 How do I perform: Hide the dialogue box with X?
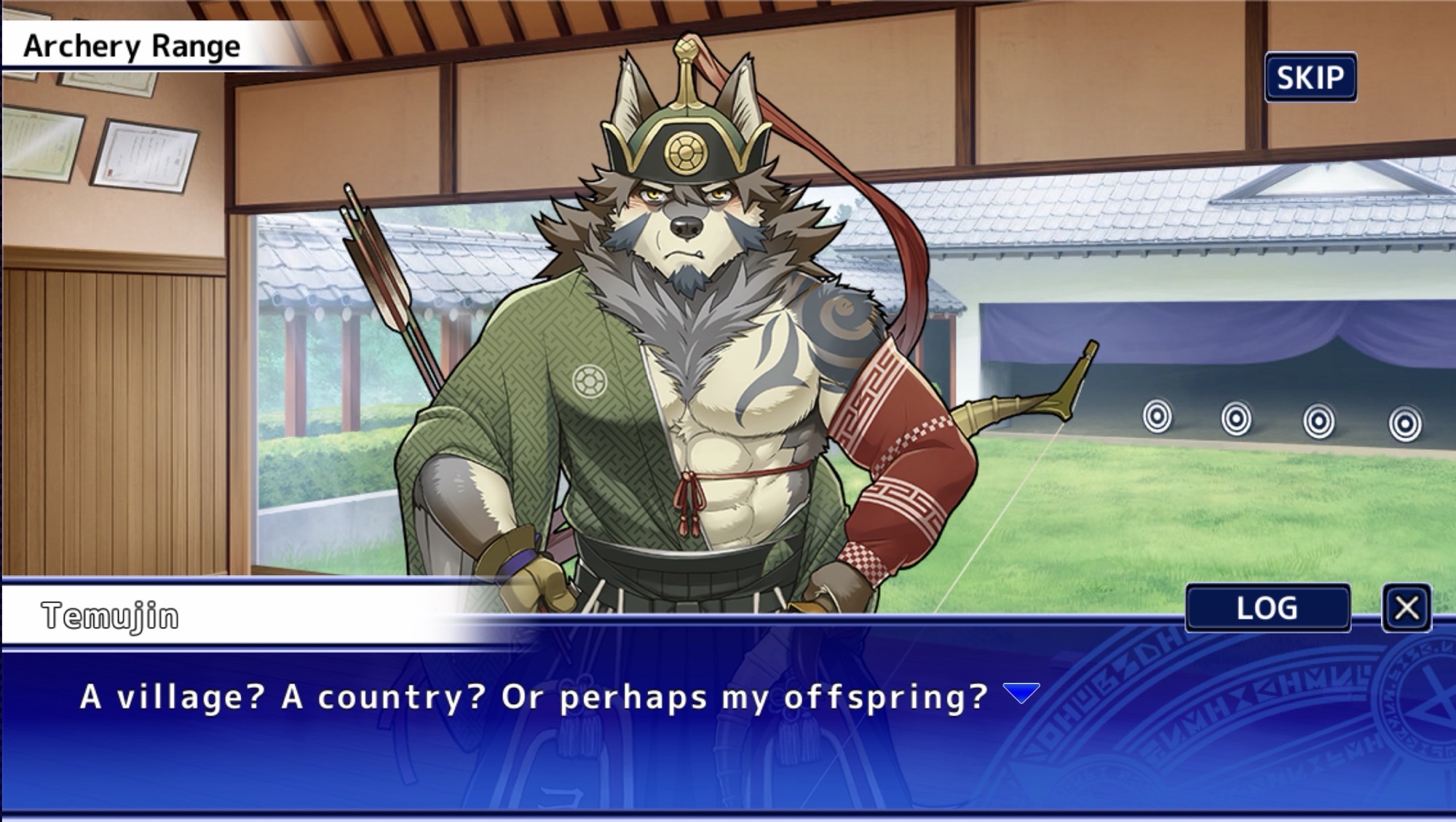pos(1406,608)
